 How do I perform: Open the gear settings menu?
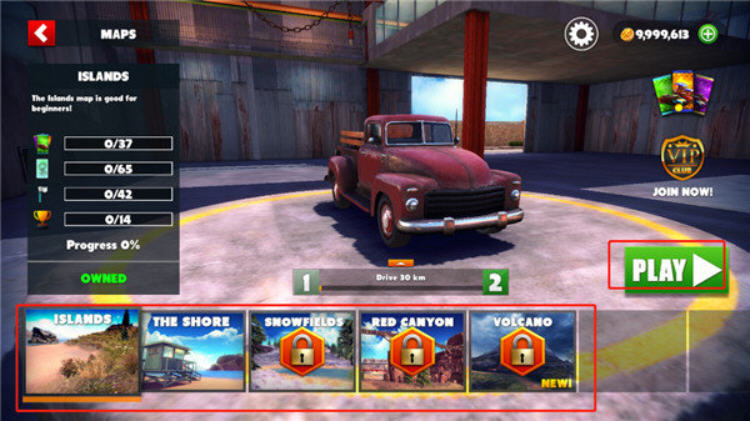pos(581,34)
